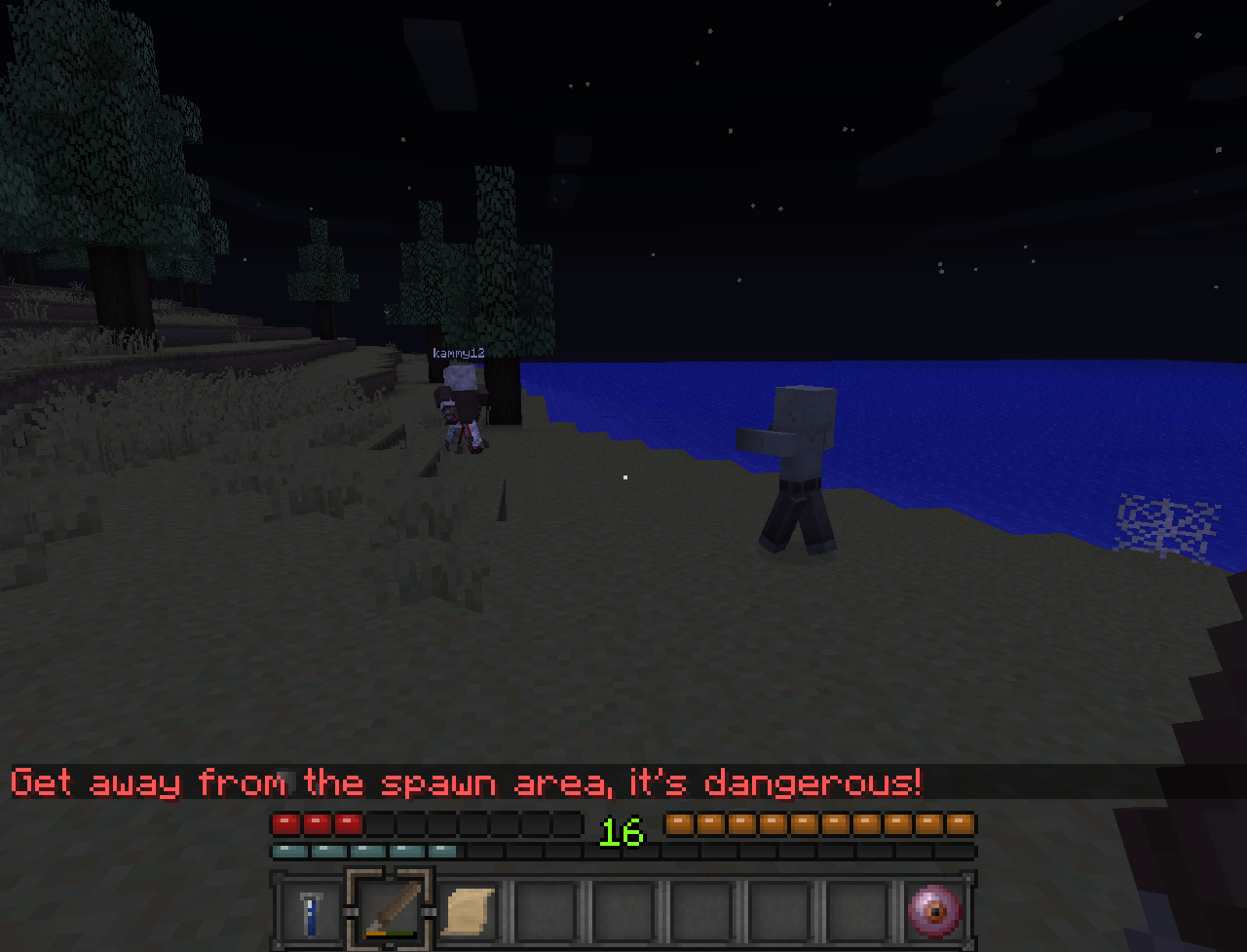Click the chat warning about the spawn area
1247x952 pixels.
coord(468,782)
